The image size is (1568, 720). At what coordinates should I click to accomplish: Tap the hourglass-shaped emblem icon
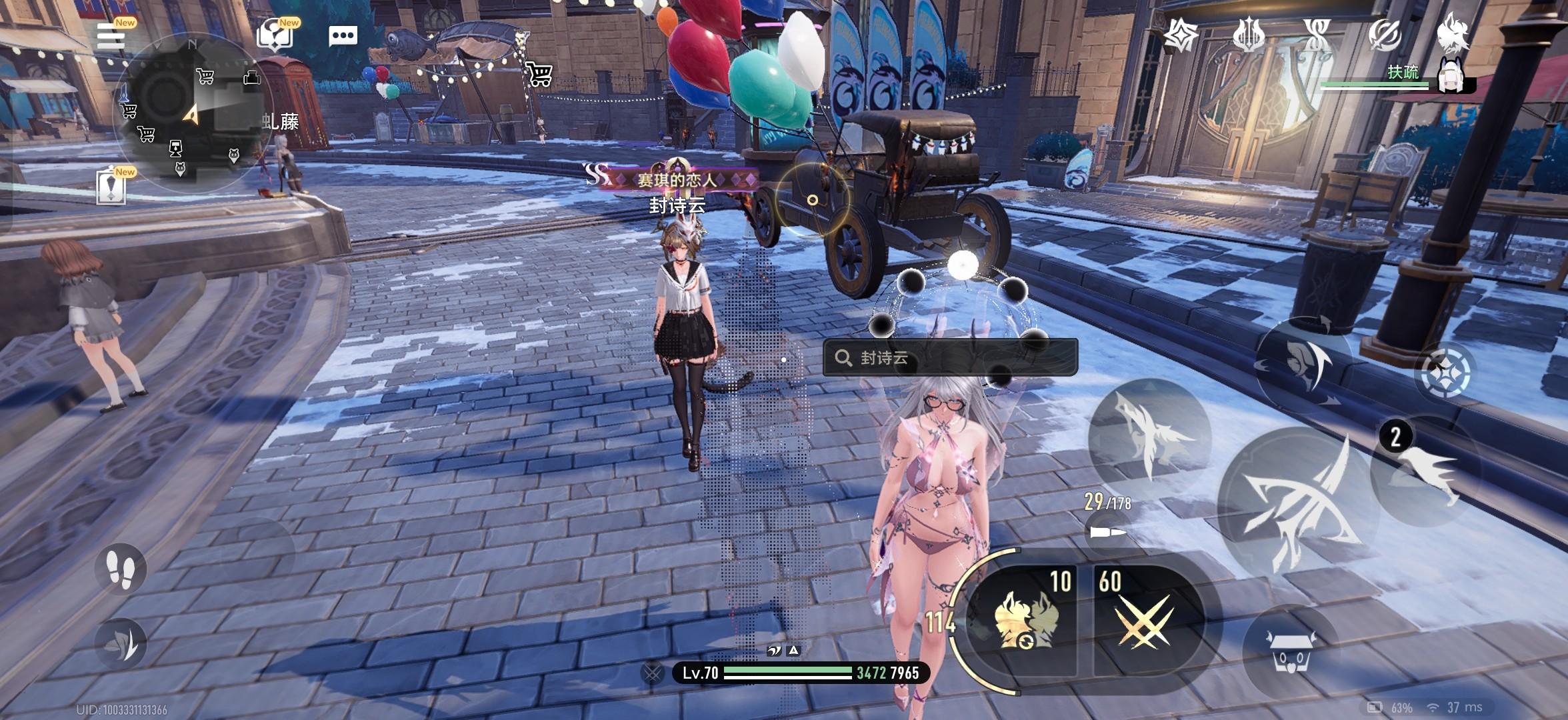click(x=1317, y=35)
